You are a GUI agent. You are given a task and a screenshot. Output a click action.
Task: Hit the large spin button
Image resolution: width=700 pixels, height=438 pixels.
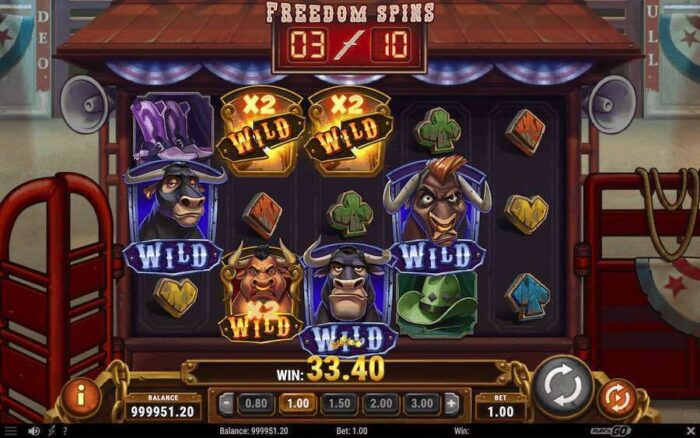click(562, 387)
